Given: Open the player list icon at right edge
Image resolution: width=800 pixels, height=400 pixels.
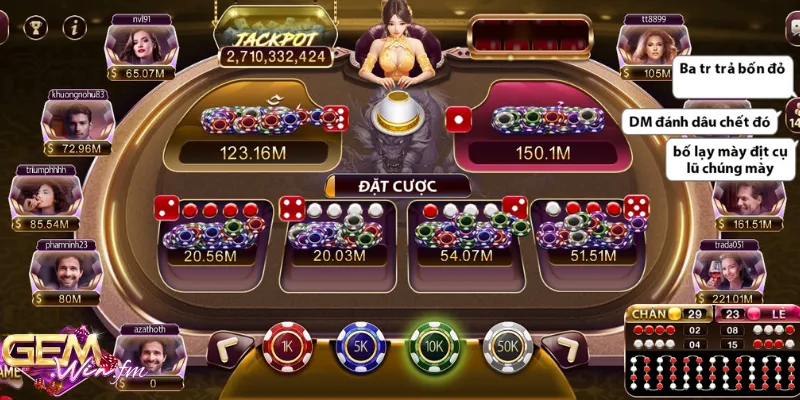Looking at the screenshot, I should tap(792, 113).
